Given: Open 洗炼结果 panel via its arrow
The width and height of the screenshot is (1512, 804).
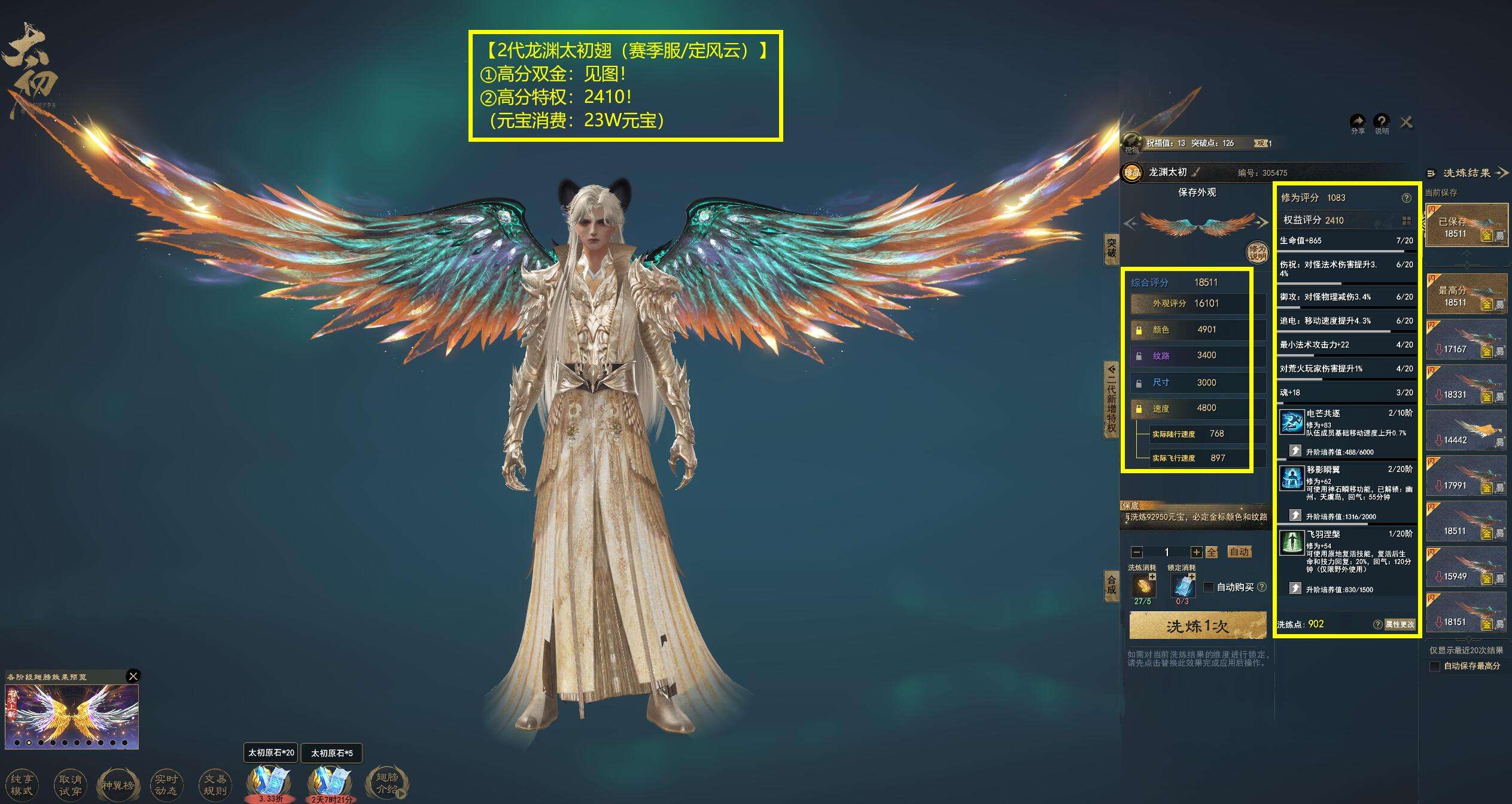Looking at the screenshot, I should (x=1503, y=173).
